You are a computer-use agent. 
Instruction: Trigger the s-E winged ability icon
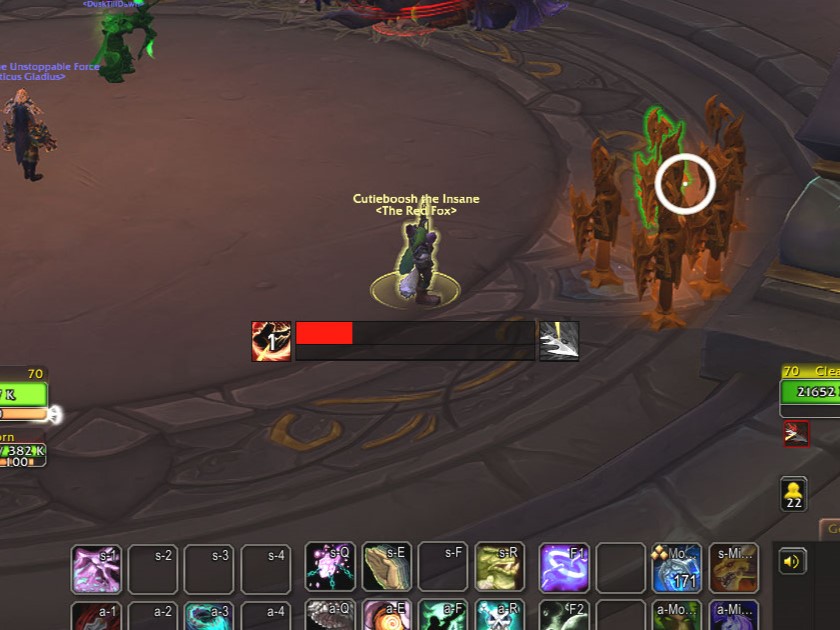click(x=387, y=568)
